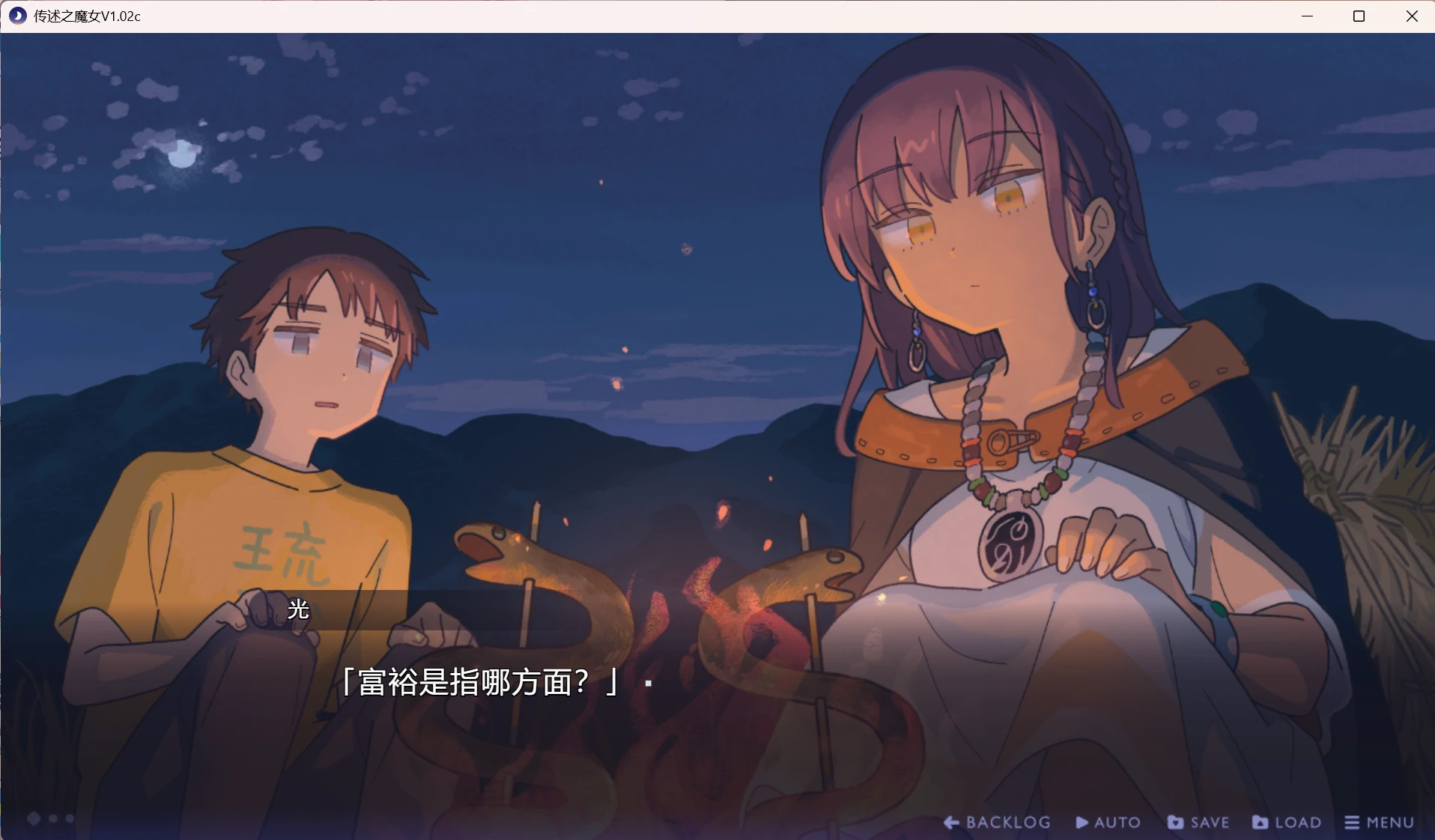Viewport: 1435px width, 840px height.
Task: Click the left arrow icon beside BACKLOG
Action: click(951, 822)
